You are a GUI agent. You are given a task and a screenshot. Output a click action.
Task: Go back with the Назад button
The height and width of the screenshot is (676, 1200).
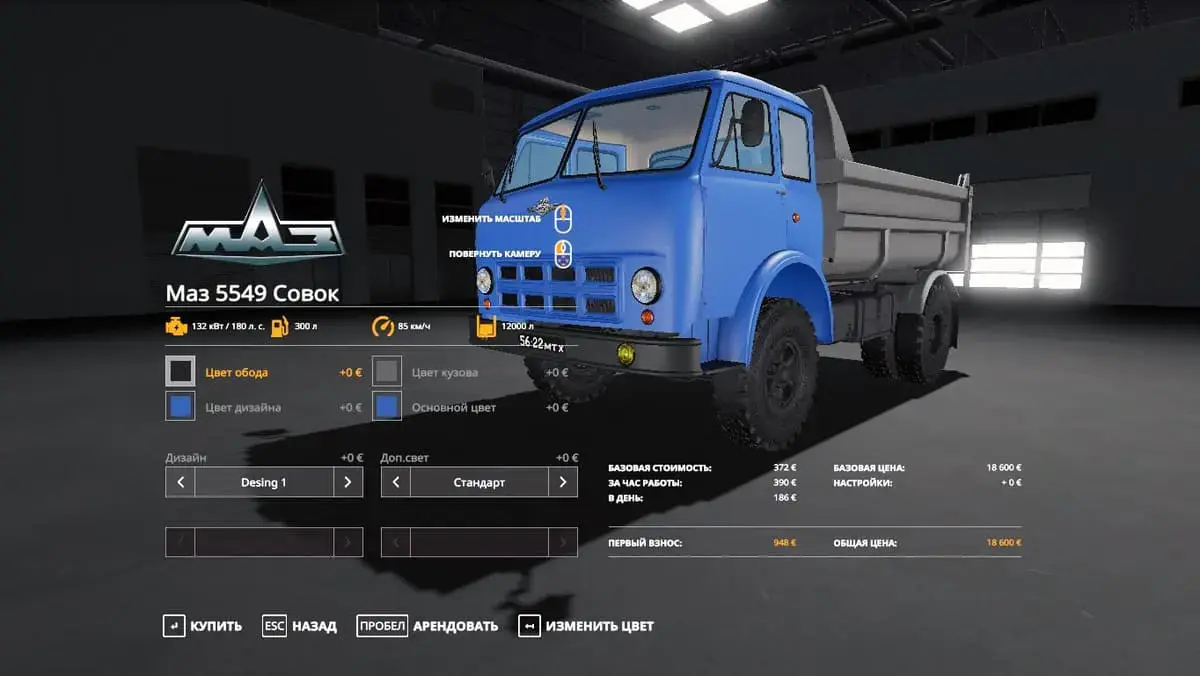tap(300, 626)
